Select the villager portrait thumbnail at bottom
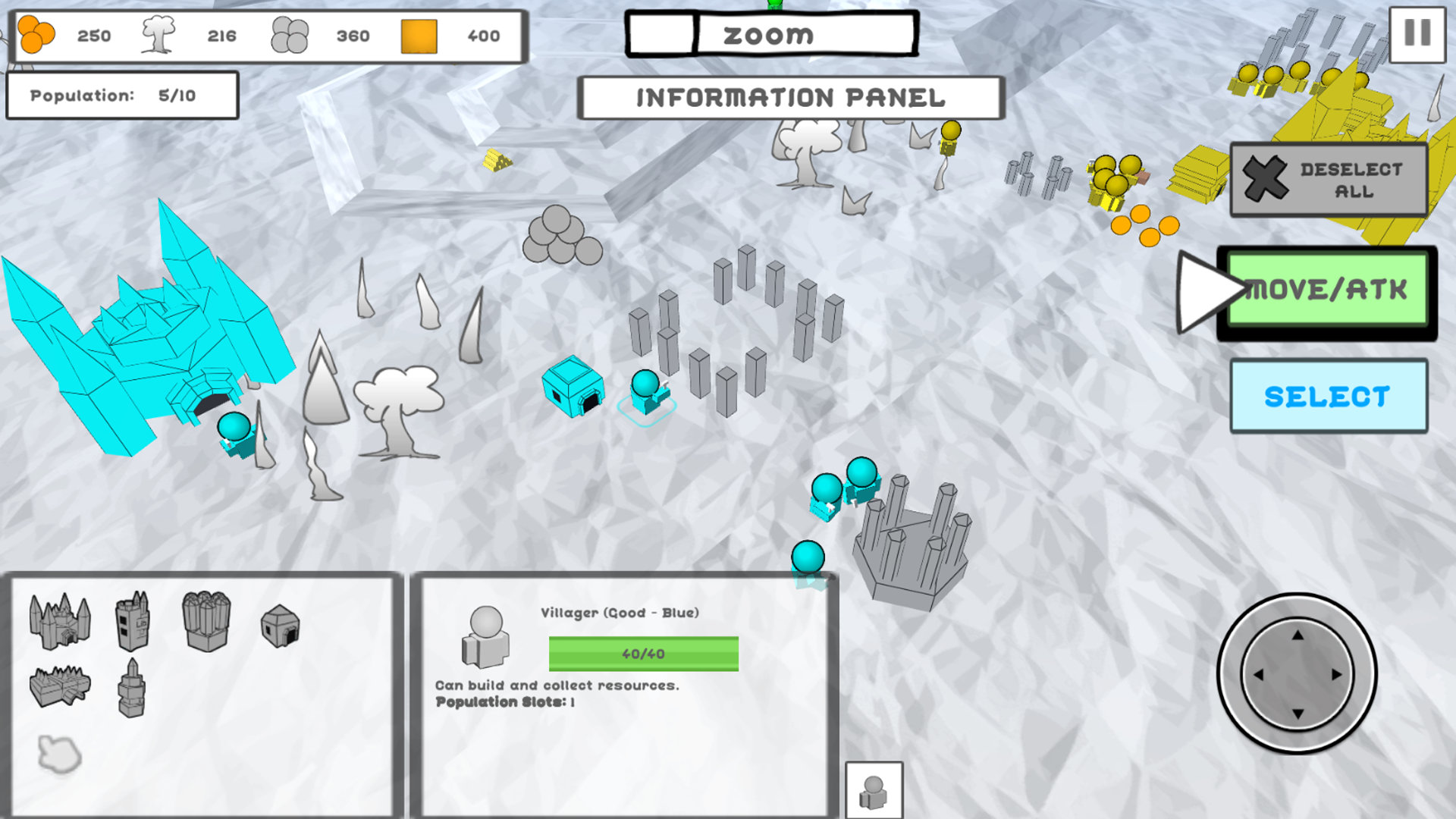 click(x=874, y=789)
